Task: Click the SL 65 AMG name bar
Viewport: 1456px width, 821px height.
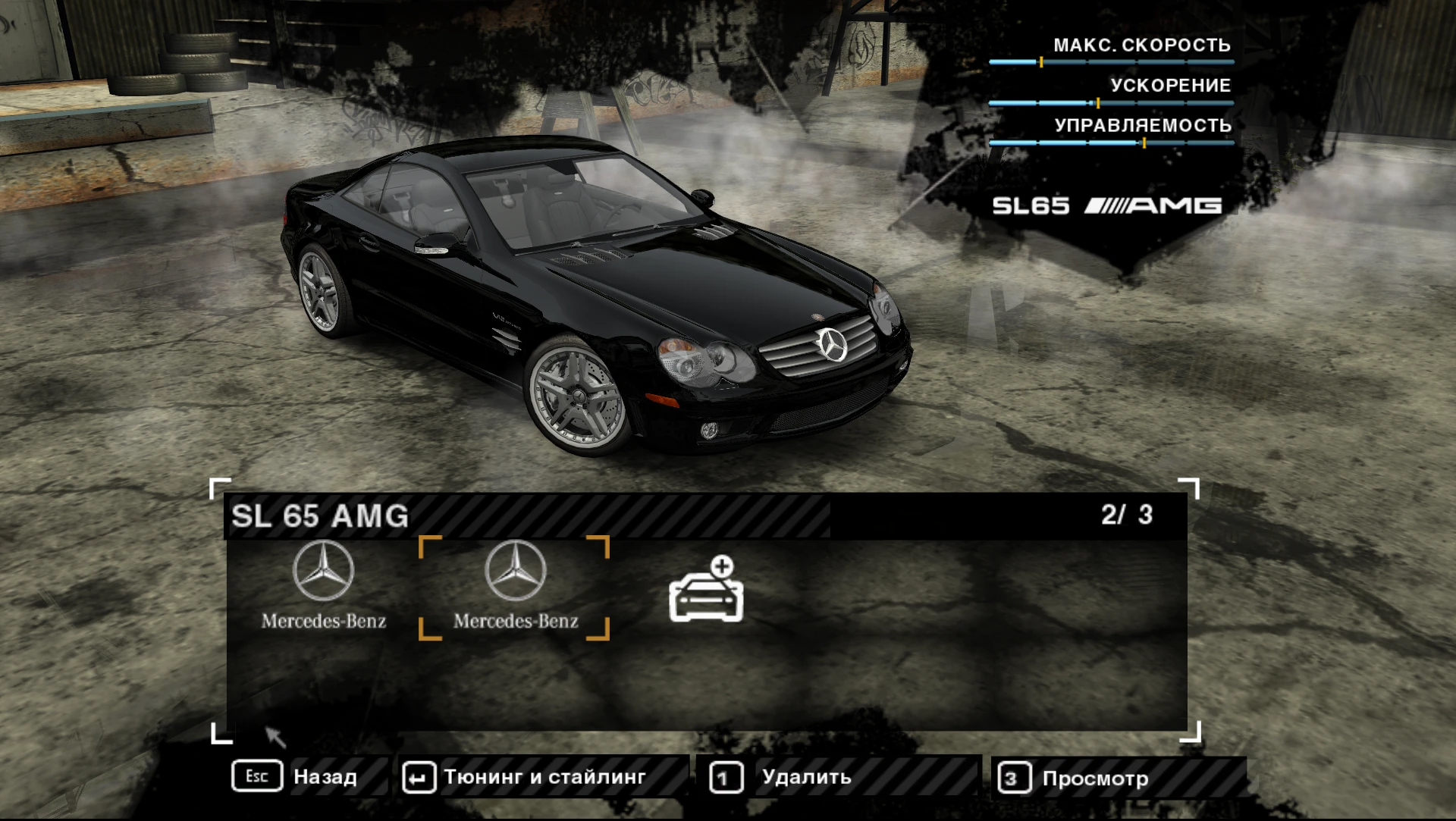Action: [x=318, y=516]
